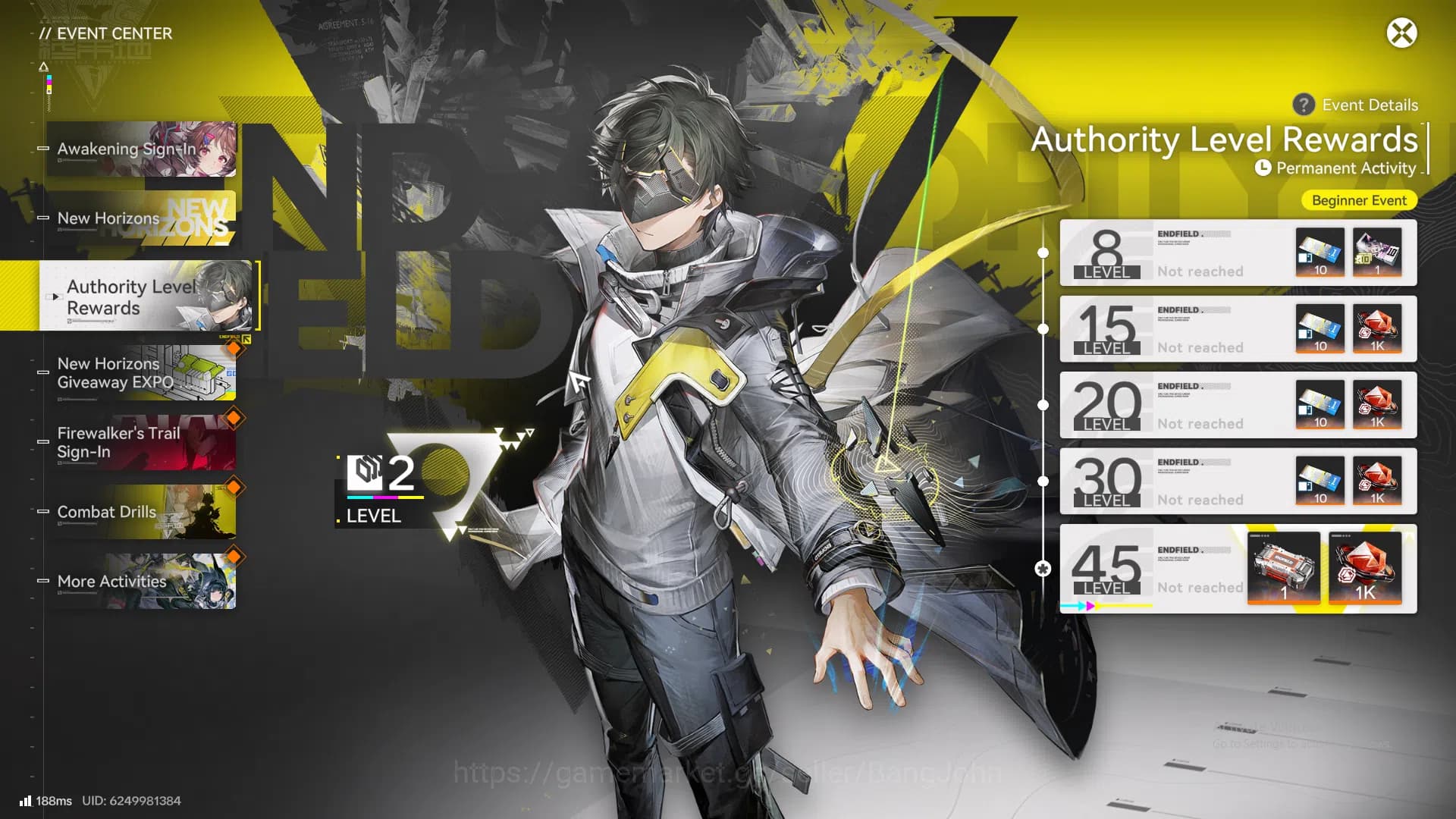Select the ticket reward icon at Level 8

1319,253
